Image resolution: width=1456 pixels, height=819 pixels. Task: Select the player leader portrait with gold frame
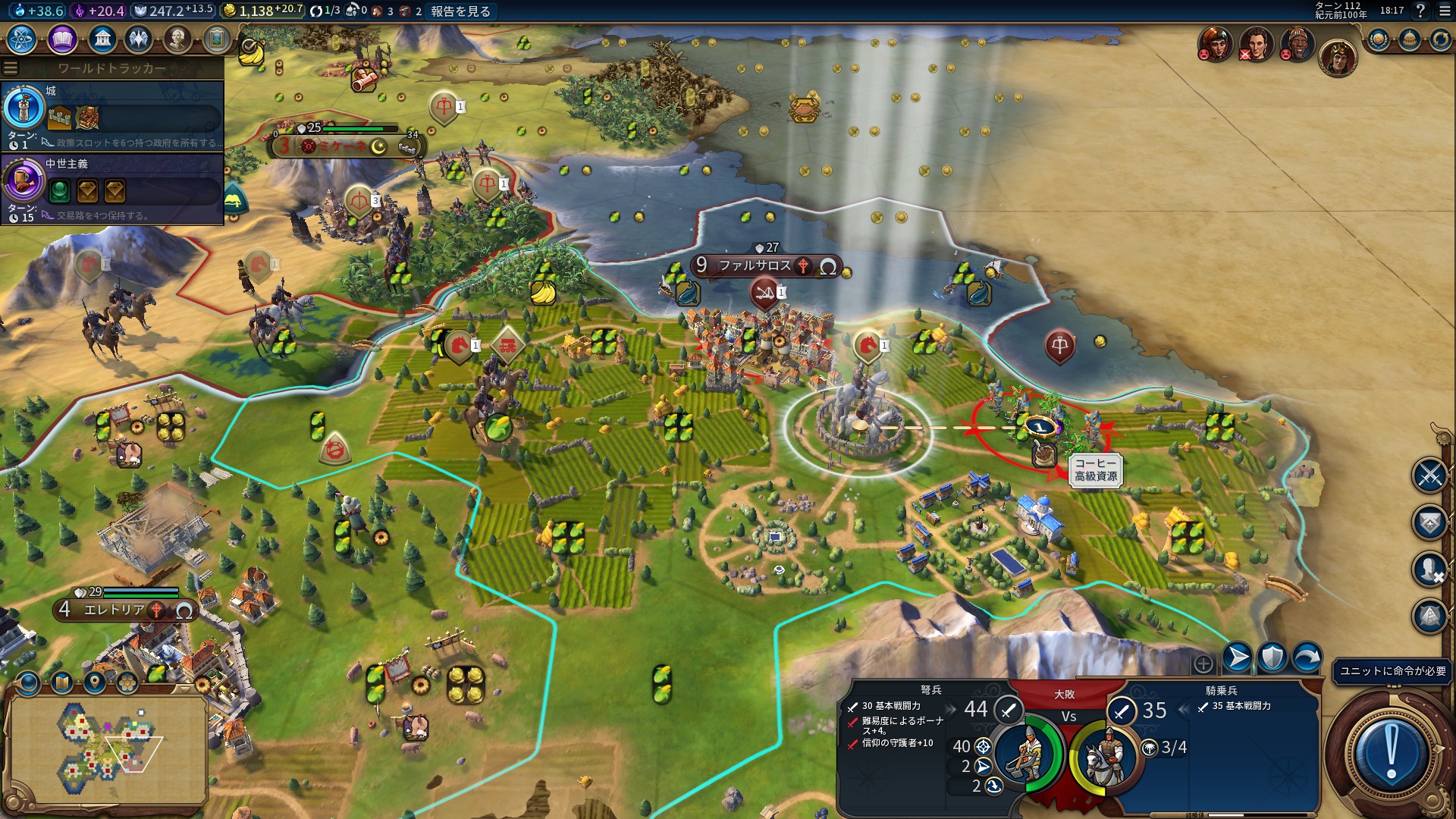(1337, 57)
